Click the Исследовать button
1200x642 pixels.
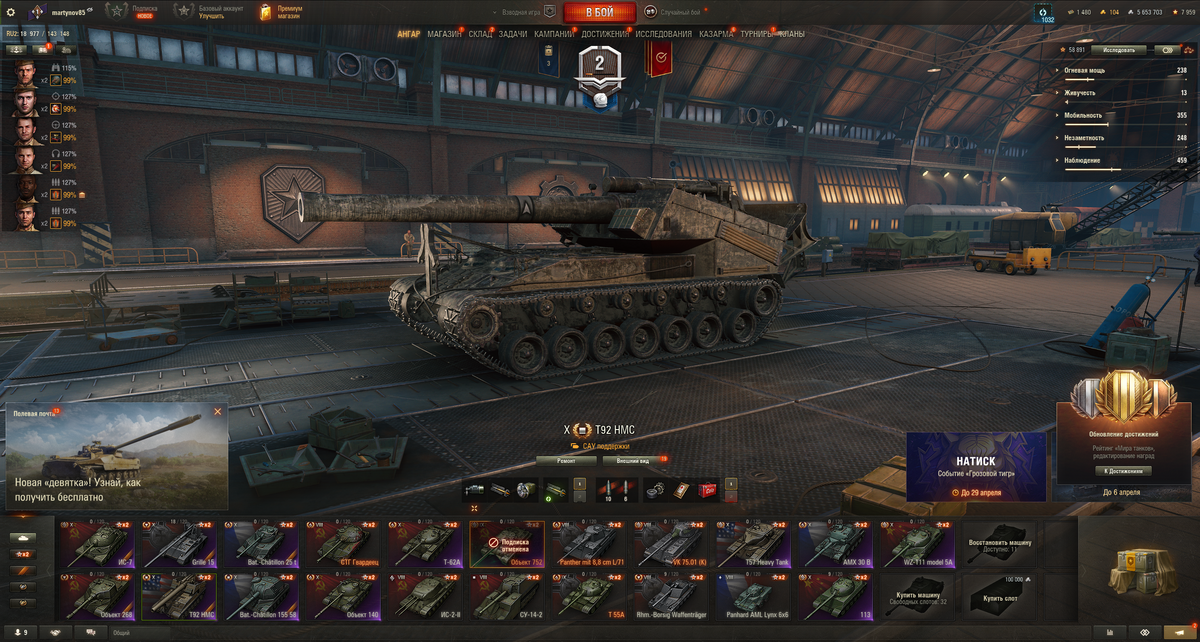1119,49
